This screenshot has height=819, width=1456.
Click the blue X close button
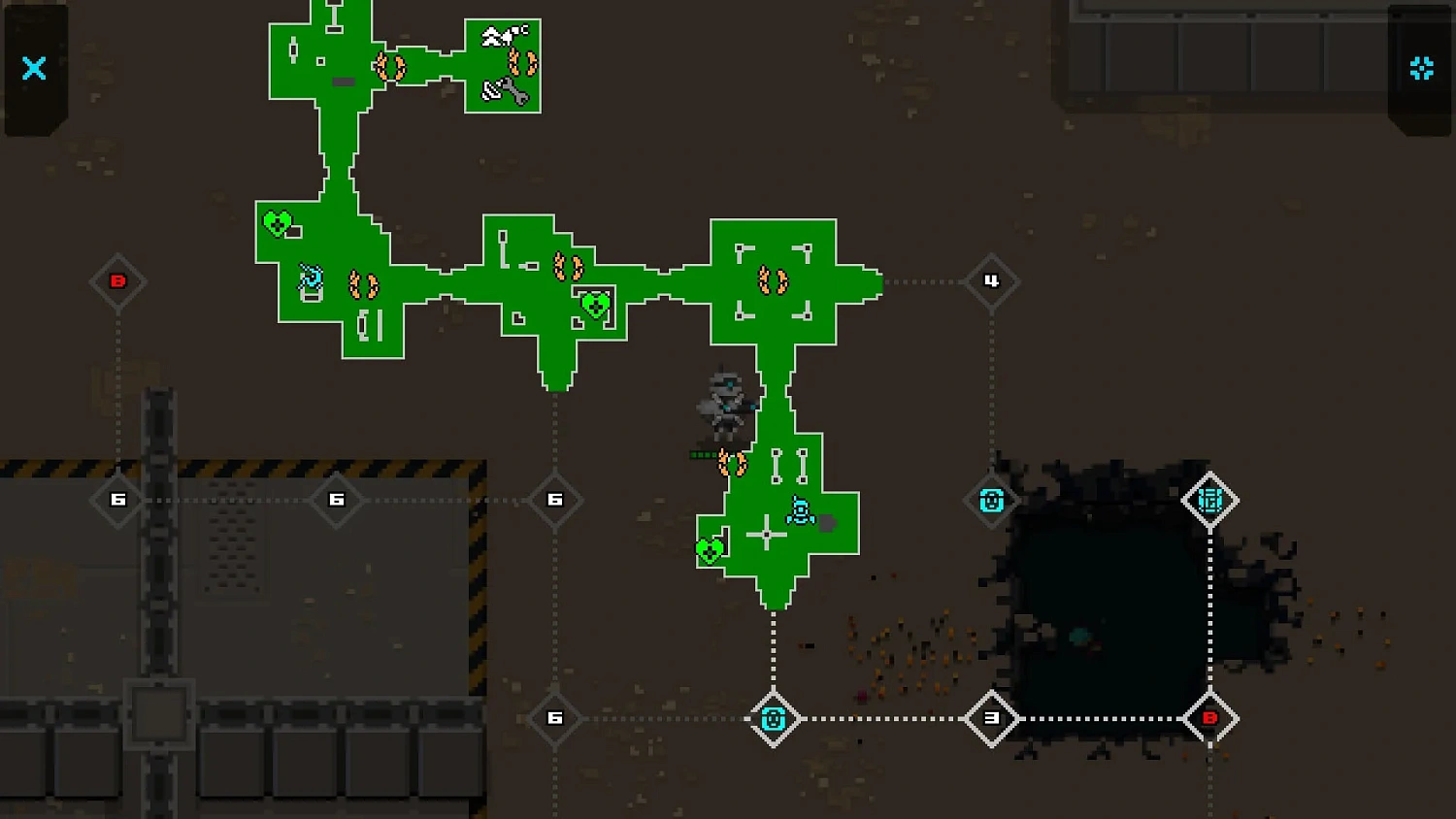[x=34, y=68]
